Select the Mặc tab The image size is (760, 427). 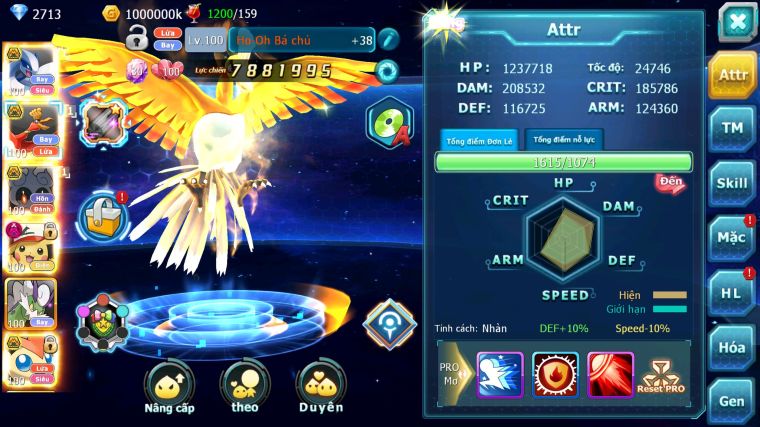[733, 238]
